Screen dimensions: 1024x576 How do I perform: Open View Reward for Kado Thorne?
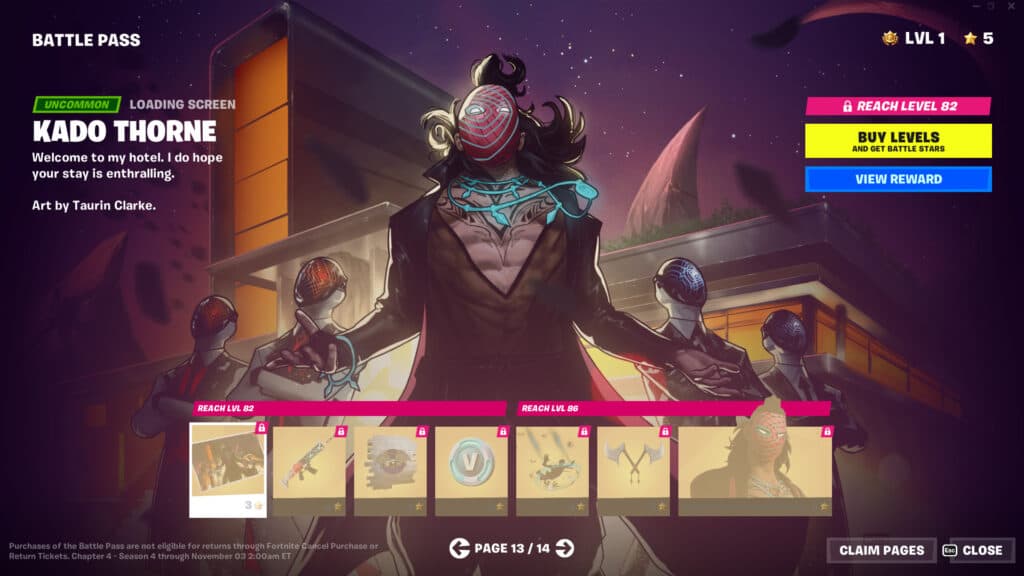[898, 179]
